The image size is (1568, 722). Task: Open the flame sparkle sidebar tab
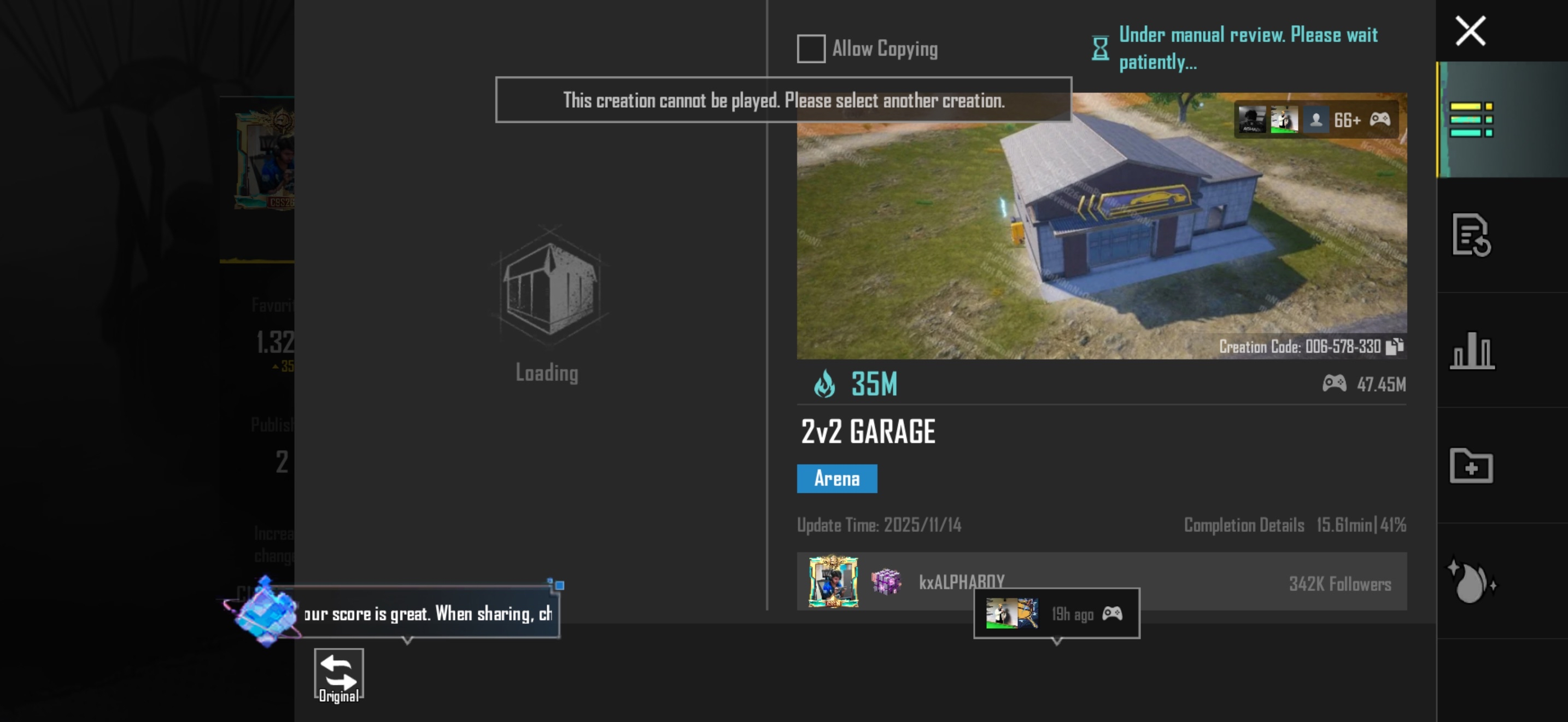(1471, 581)
